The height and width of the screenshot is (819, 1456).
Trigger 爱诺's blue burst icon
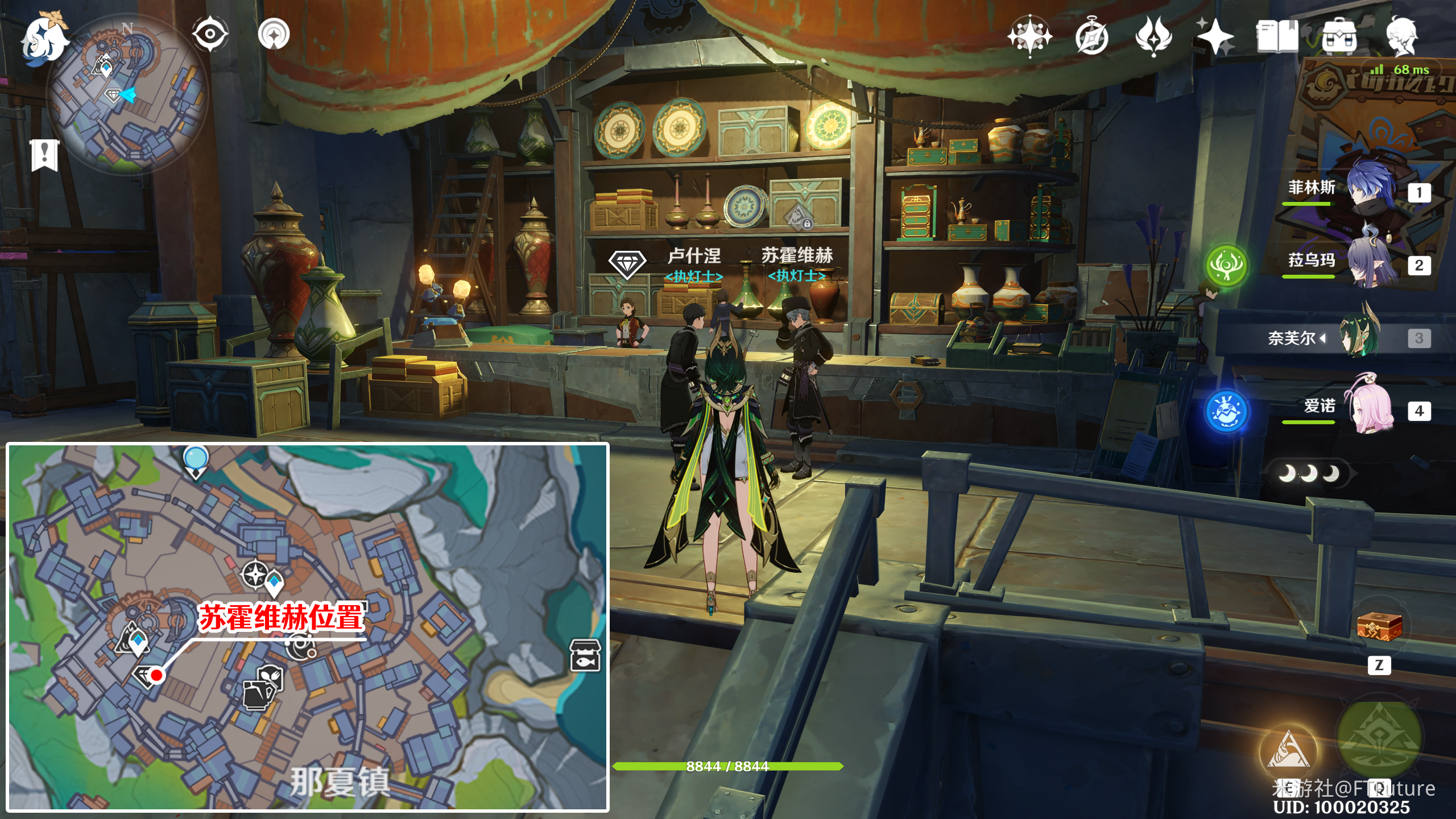click(x=1226, y=411)
